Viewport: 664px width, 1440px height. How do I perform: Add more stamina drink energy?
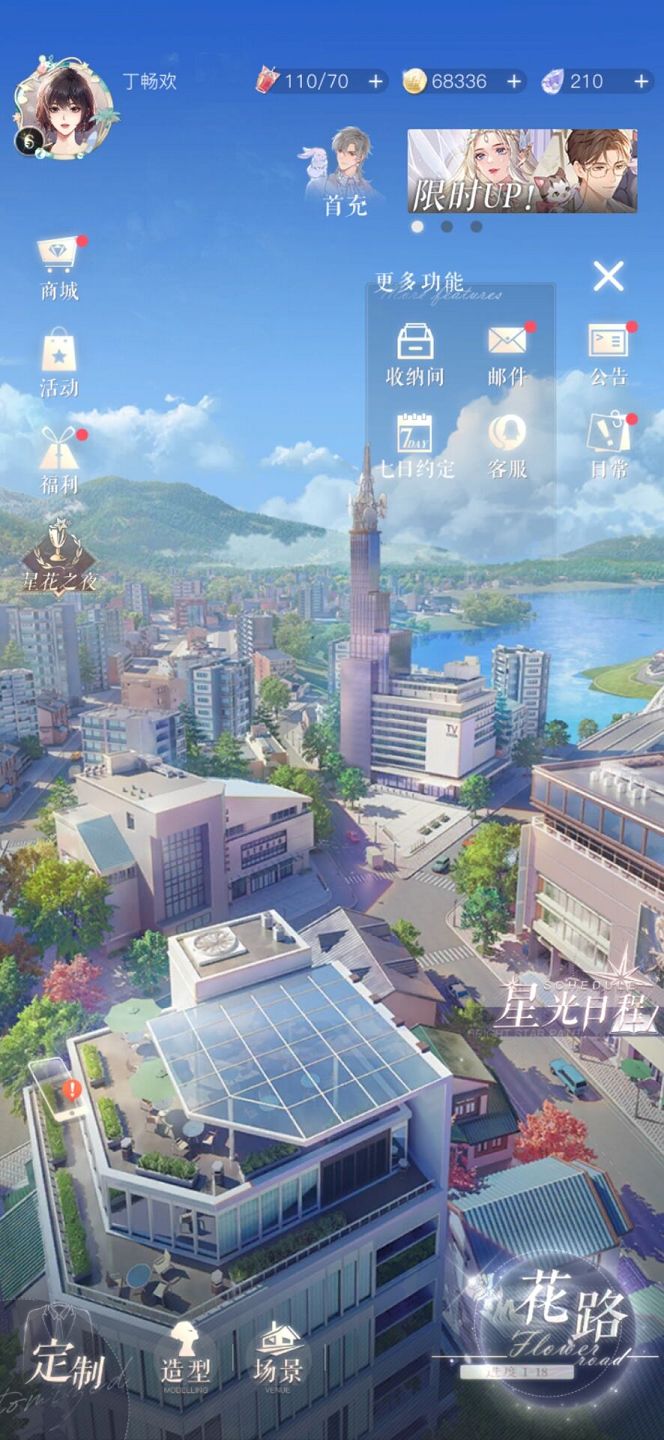[376, 82]
